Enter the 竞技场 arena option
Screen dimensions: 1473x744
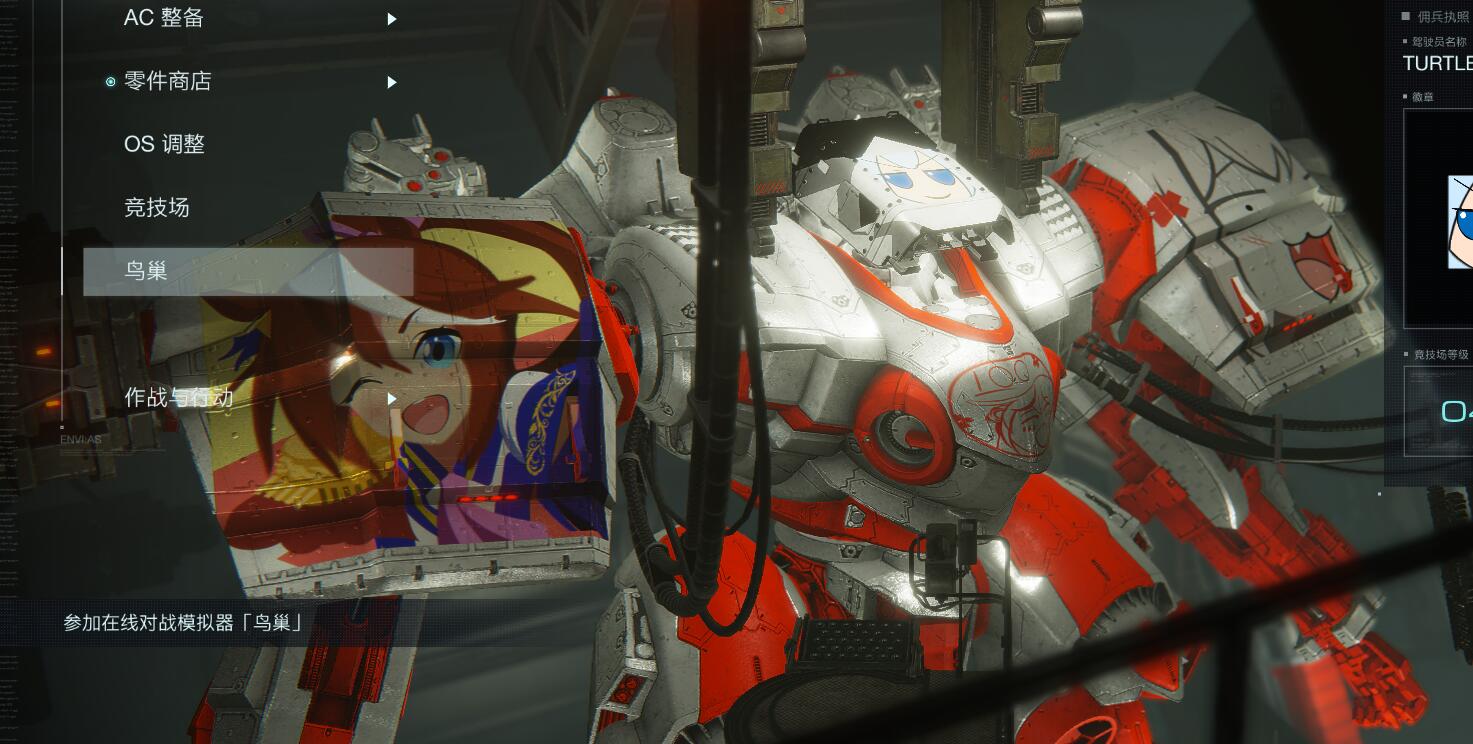pos(157,208)
